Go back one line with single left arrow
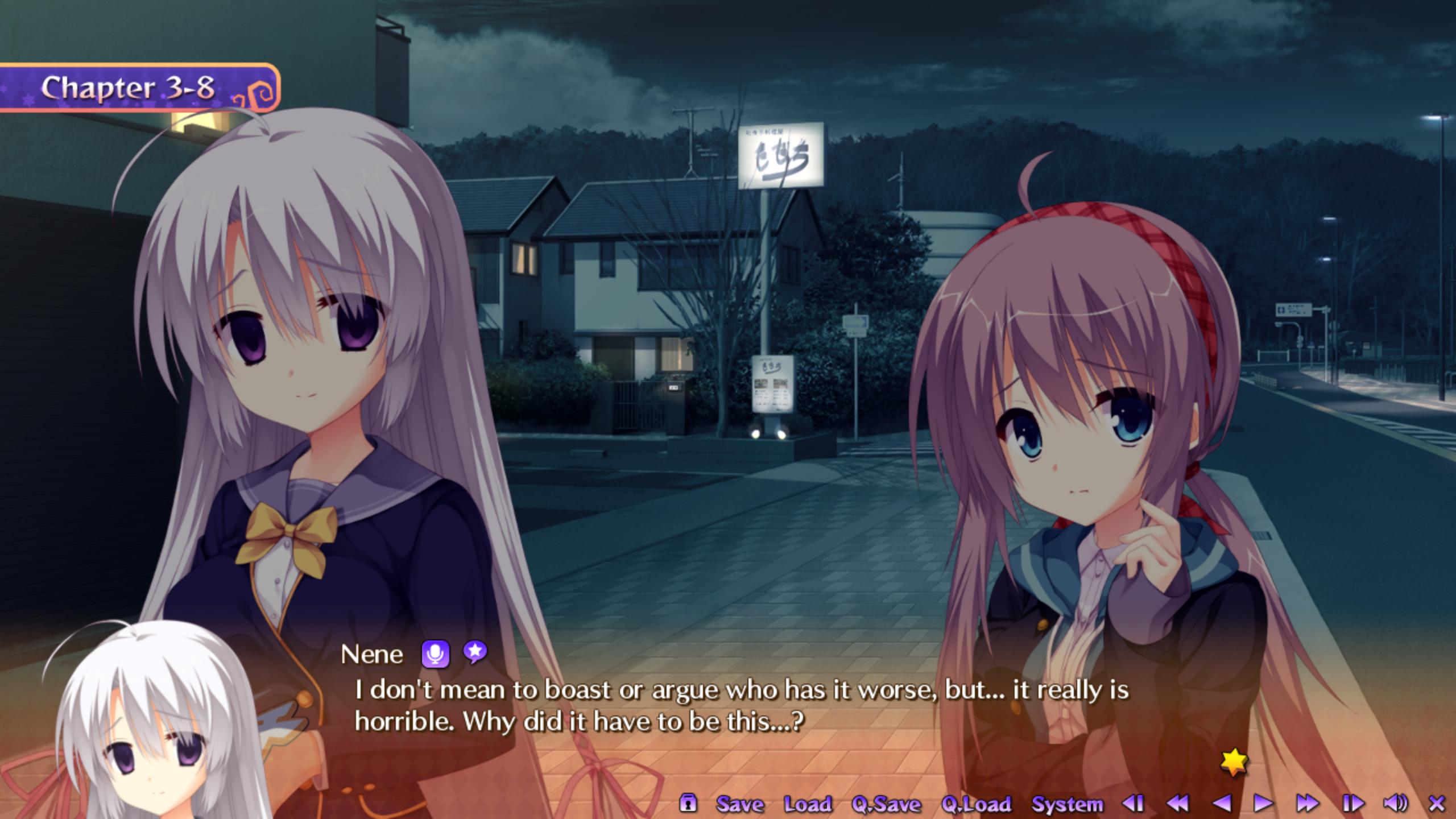Image resolution: width=1456 pixels, height=819 pixels. pos(1221,803)
